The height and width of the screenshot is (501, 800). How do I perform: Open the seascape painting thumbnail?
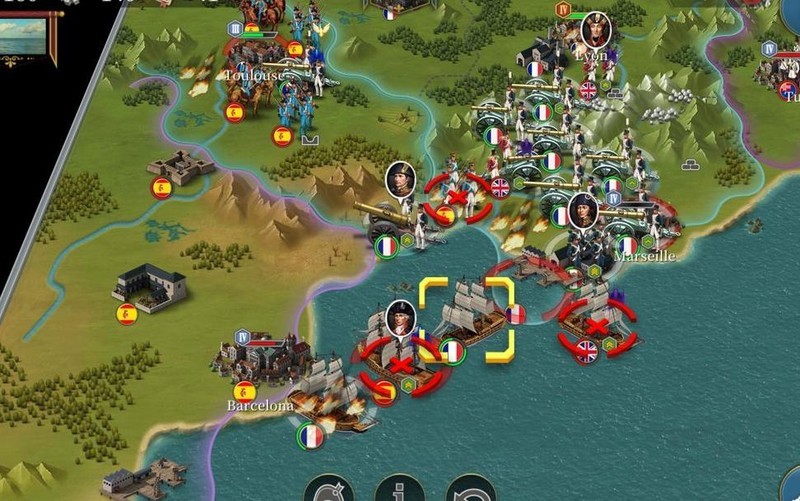[x=23, y=36]
